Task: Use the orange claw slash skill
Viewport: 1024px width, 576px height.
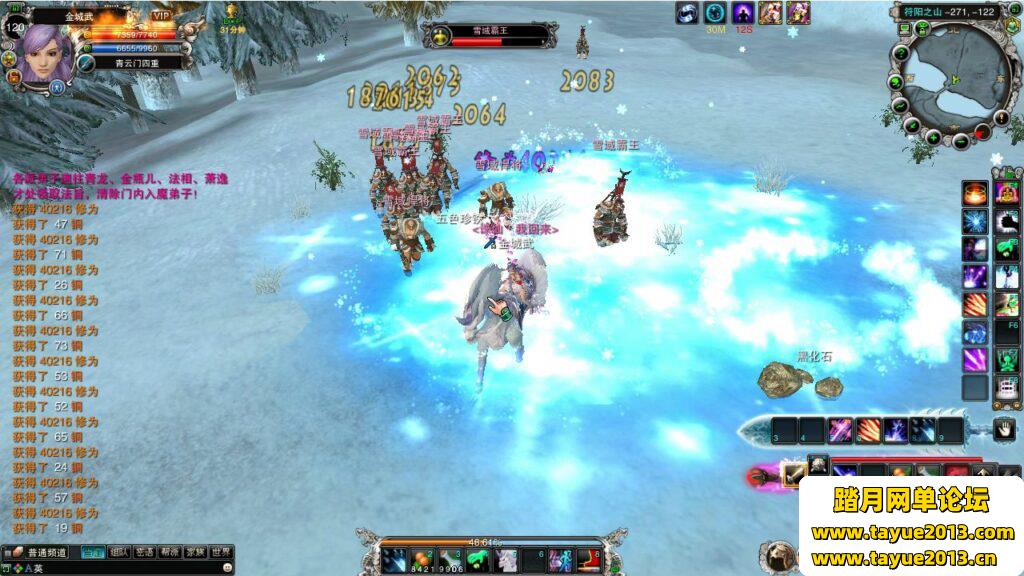Action: tap(974, 304)
